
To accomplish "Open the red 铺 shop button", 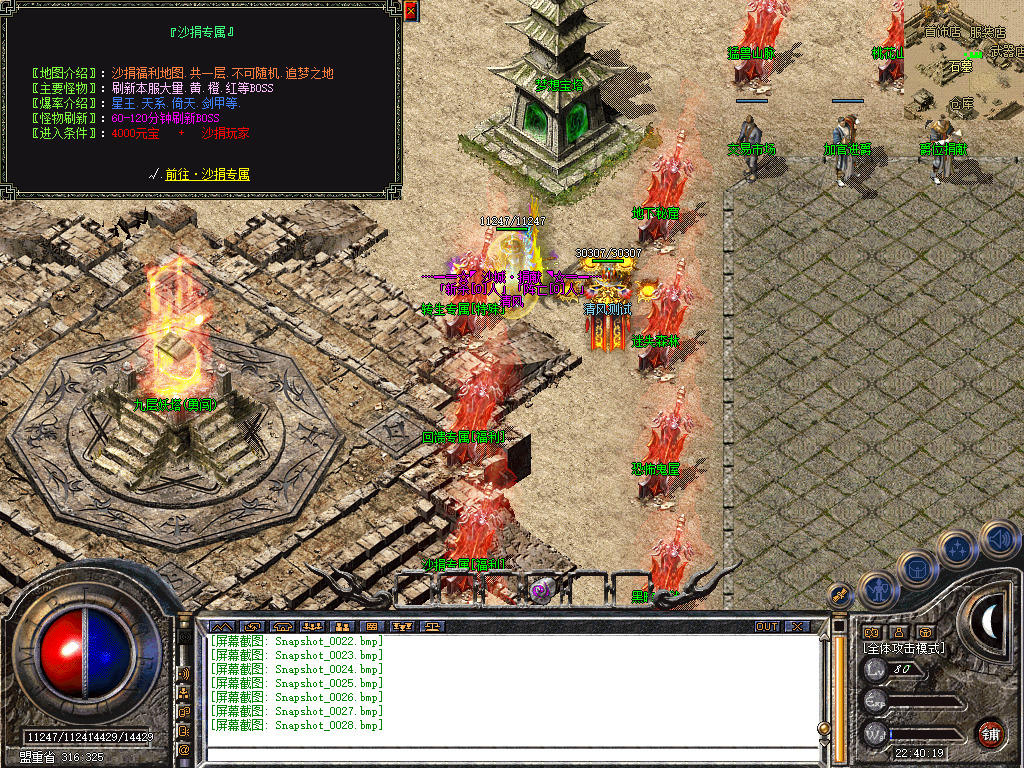I will (x=990, y=733).
